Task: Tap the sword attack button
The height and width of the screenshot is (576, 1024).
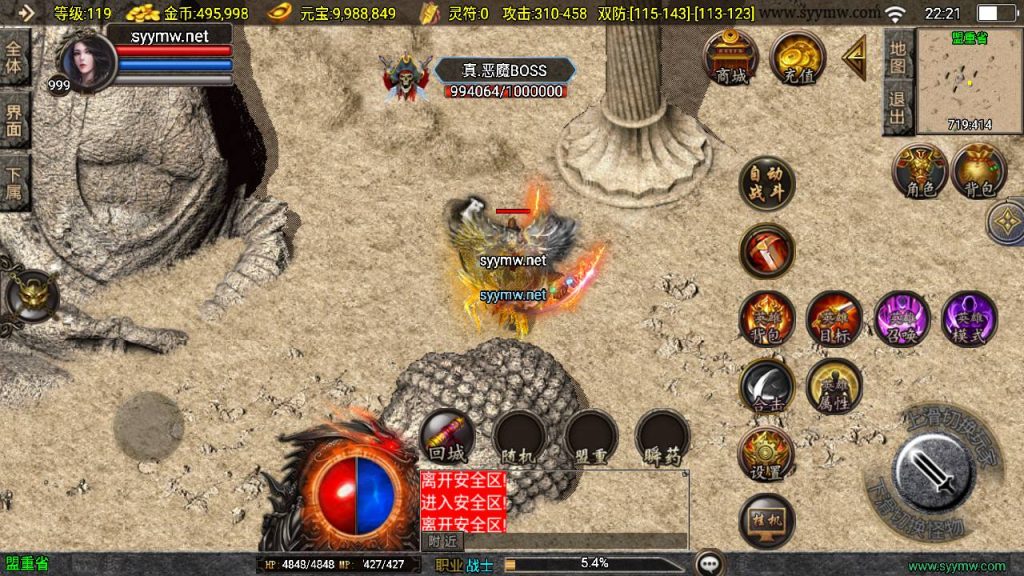Action: [x=935, y=472]
